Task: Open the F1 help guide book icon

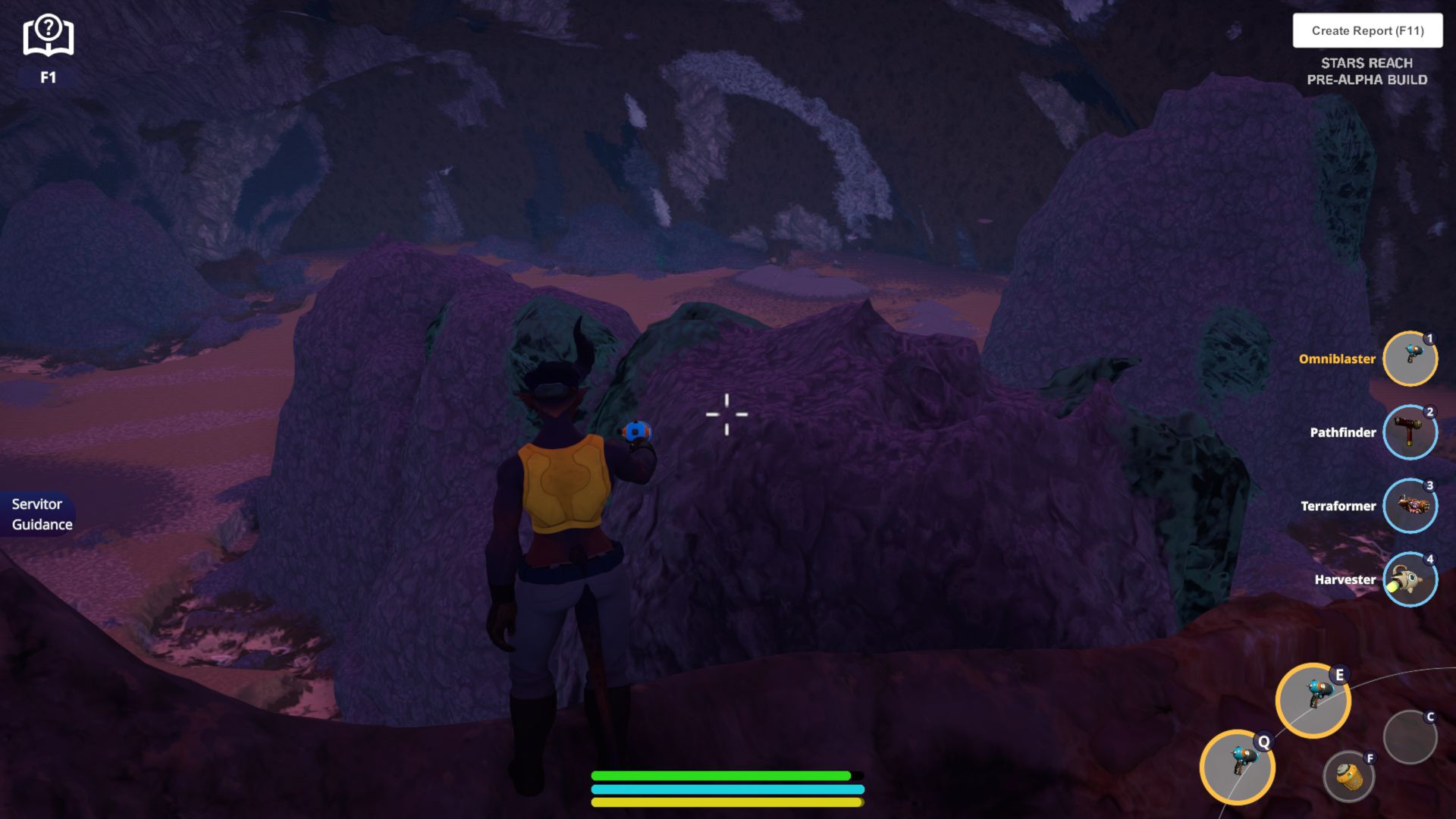Action: pos(48,36)
